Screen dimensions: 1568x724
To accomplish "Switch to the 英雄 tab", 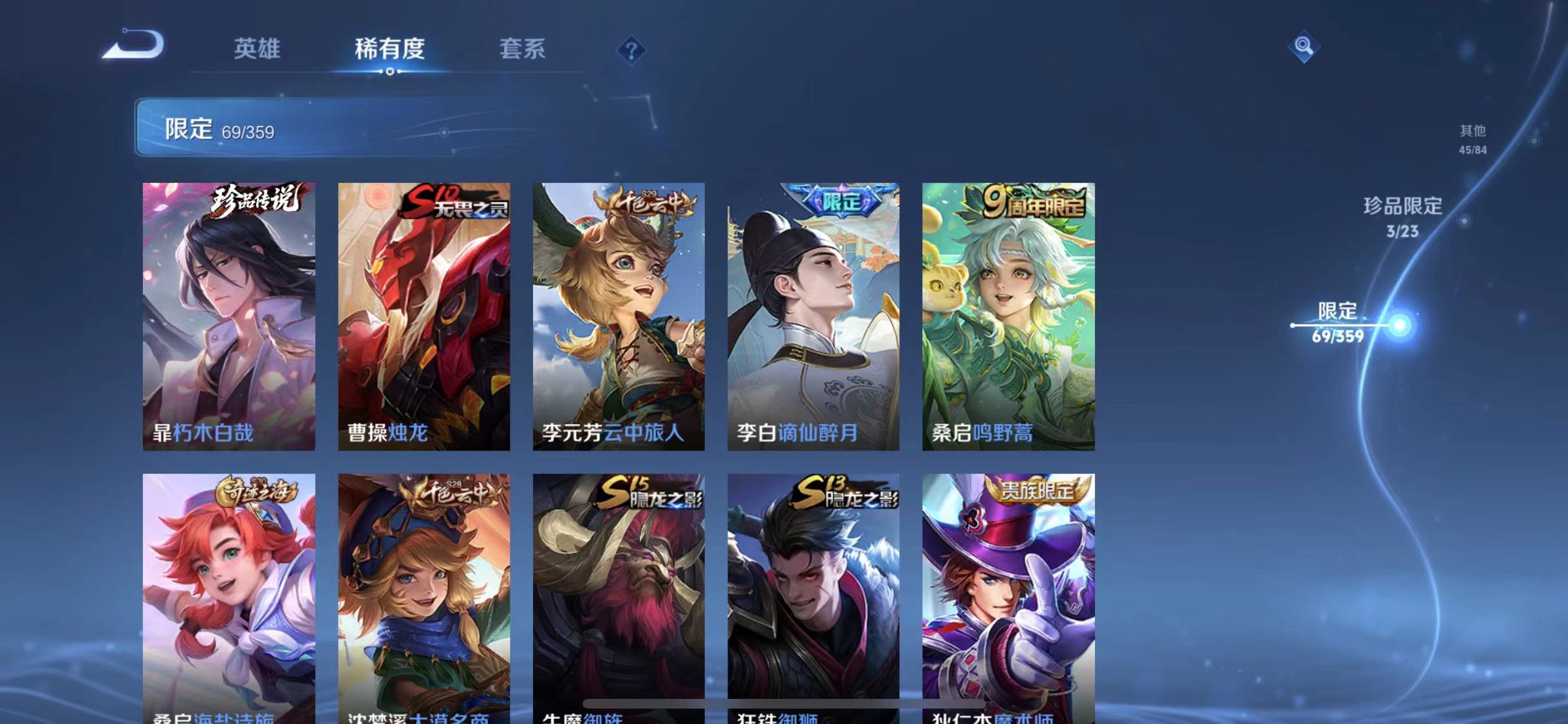I will click(258, 49).
